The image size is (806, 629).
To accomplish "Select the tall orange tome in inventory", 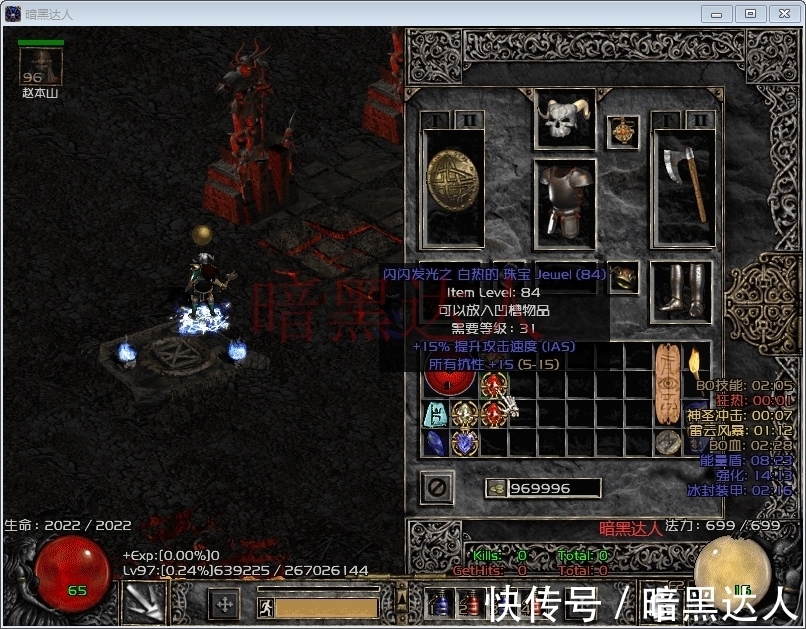I will [x=667, y=383].
